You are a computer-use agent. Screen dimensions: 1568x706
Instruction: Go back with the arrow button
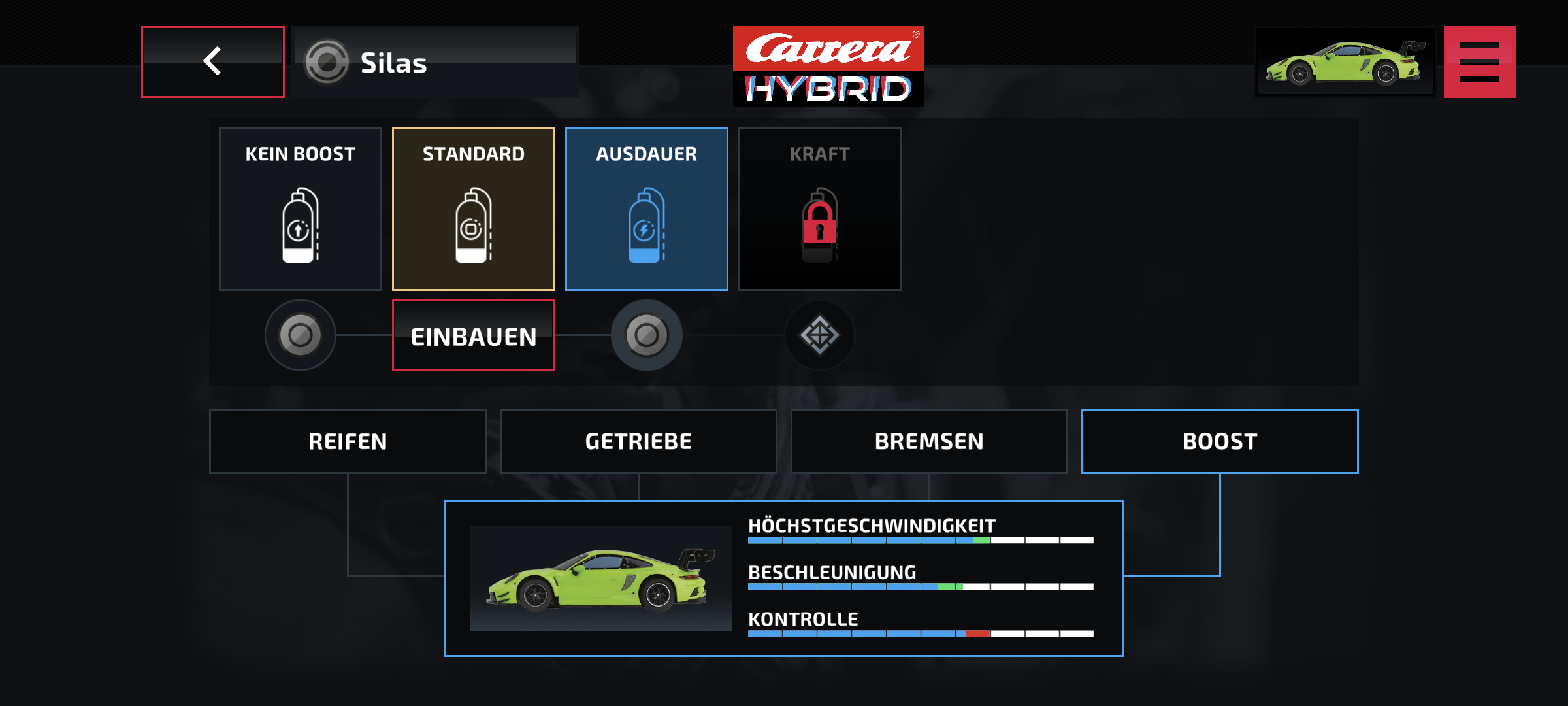tap(213, 62)
